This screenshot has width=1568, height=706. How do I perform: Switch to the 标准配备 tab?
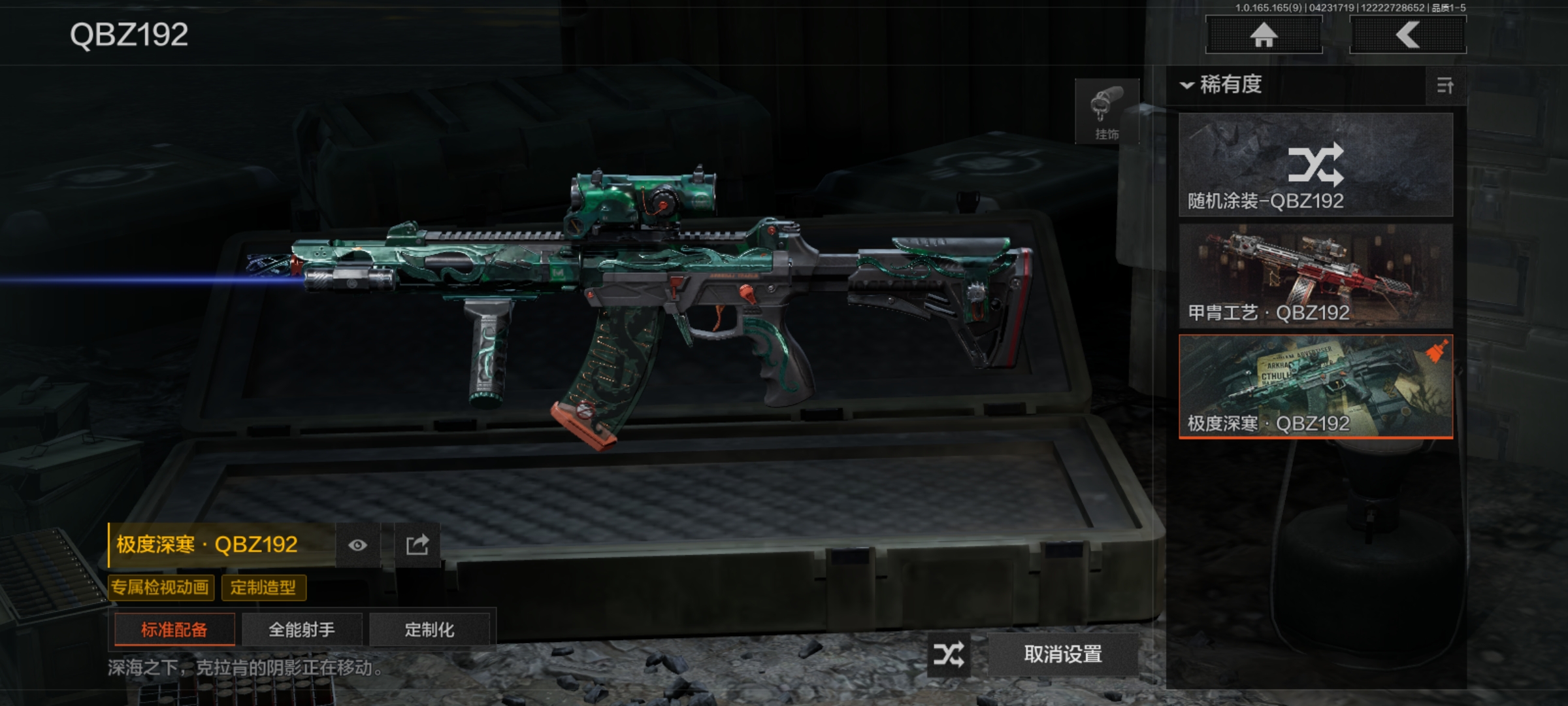(x=174, y=630)
